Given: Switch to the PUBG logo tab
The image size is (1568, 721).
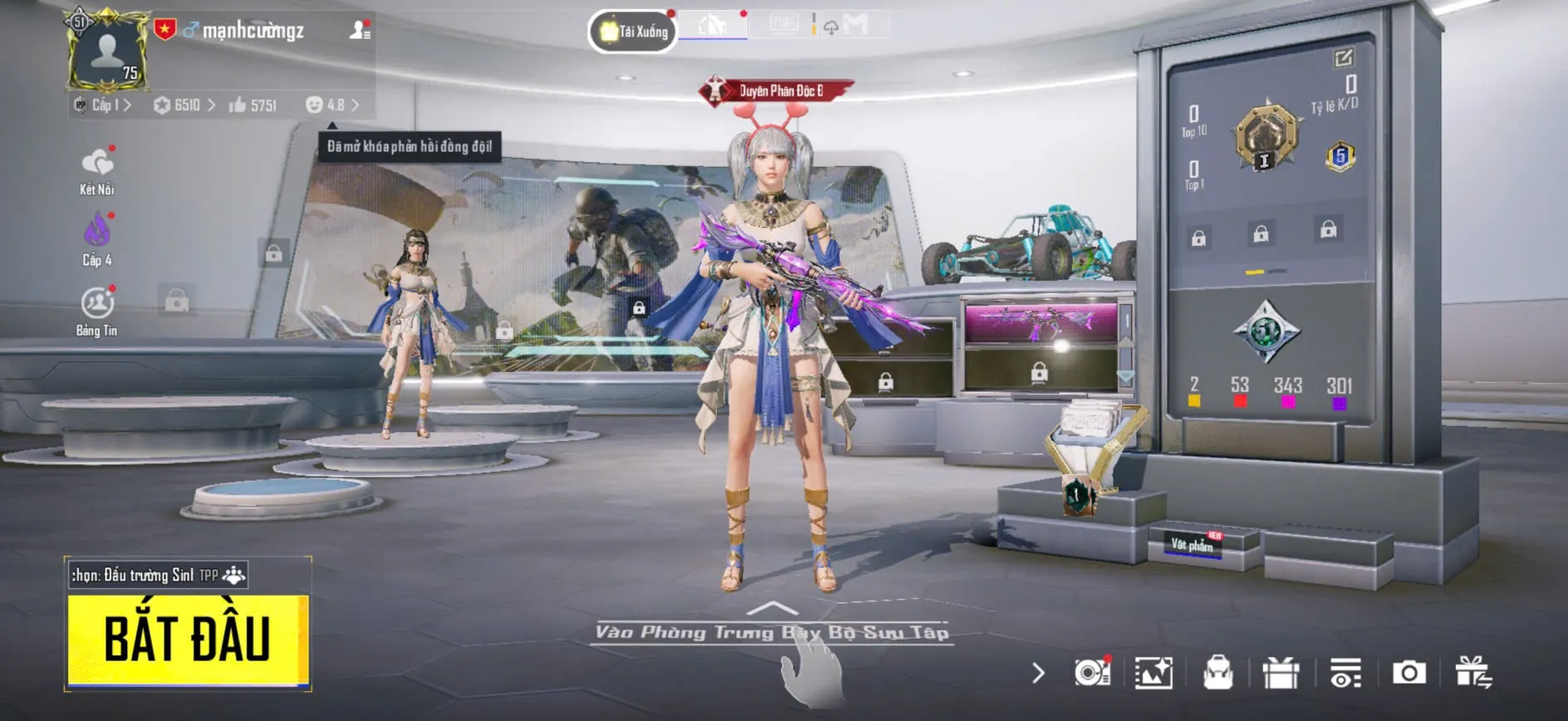Looking at the screenshot, I should pyautogui.click(x=783, y=24).
